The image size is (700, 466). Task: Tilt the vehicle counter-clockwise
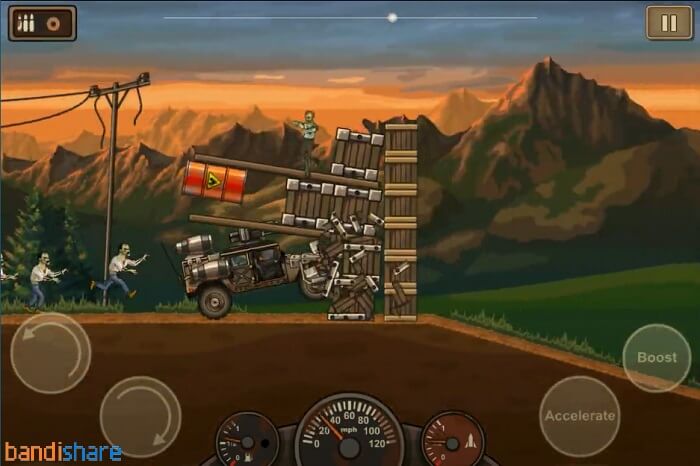50,353
